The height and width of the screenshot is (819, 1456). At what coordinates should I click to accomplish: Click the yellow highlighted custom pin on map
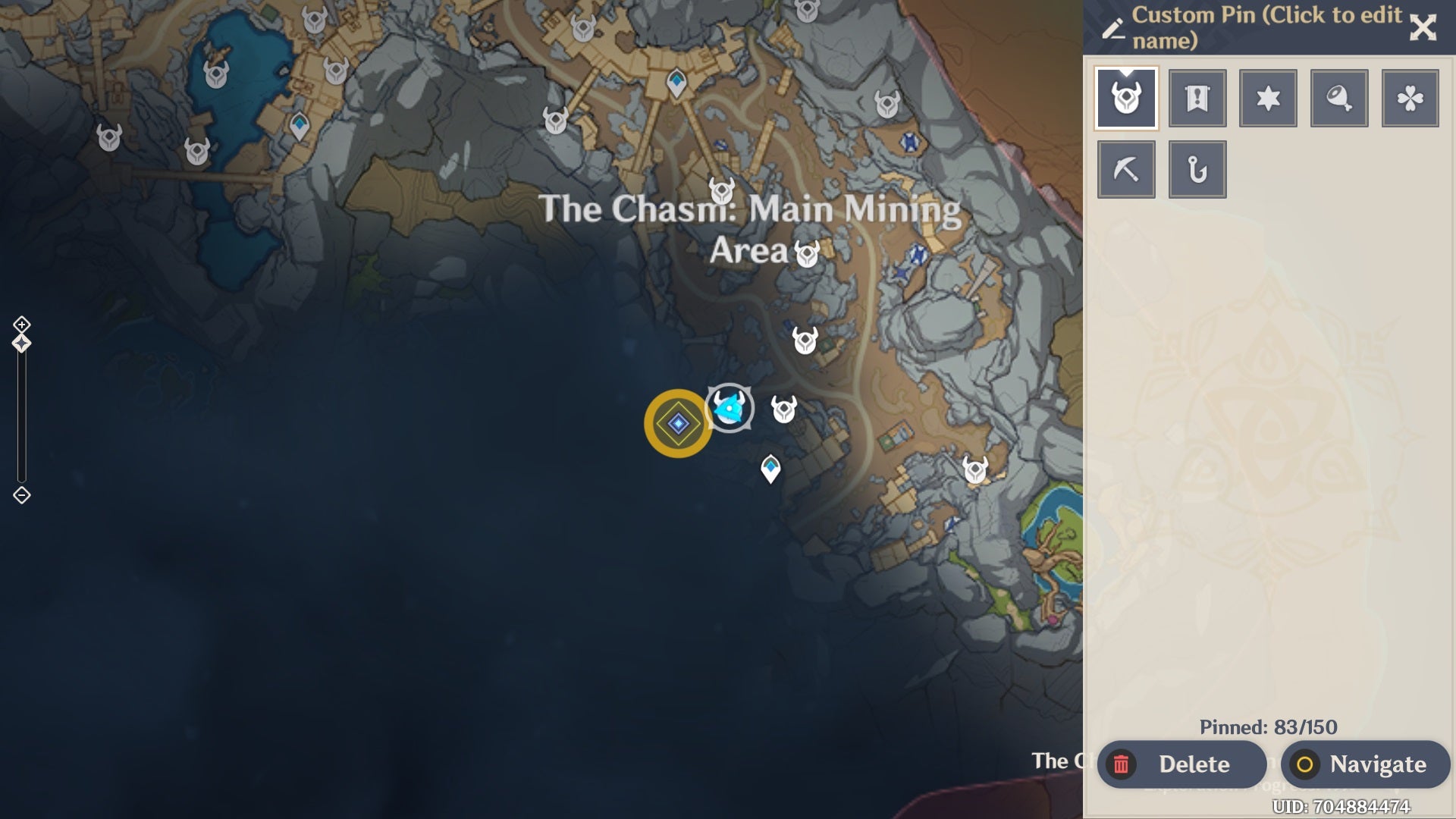(677, 422)
